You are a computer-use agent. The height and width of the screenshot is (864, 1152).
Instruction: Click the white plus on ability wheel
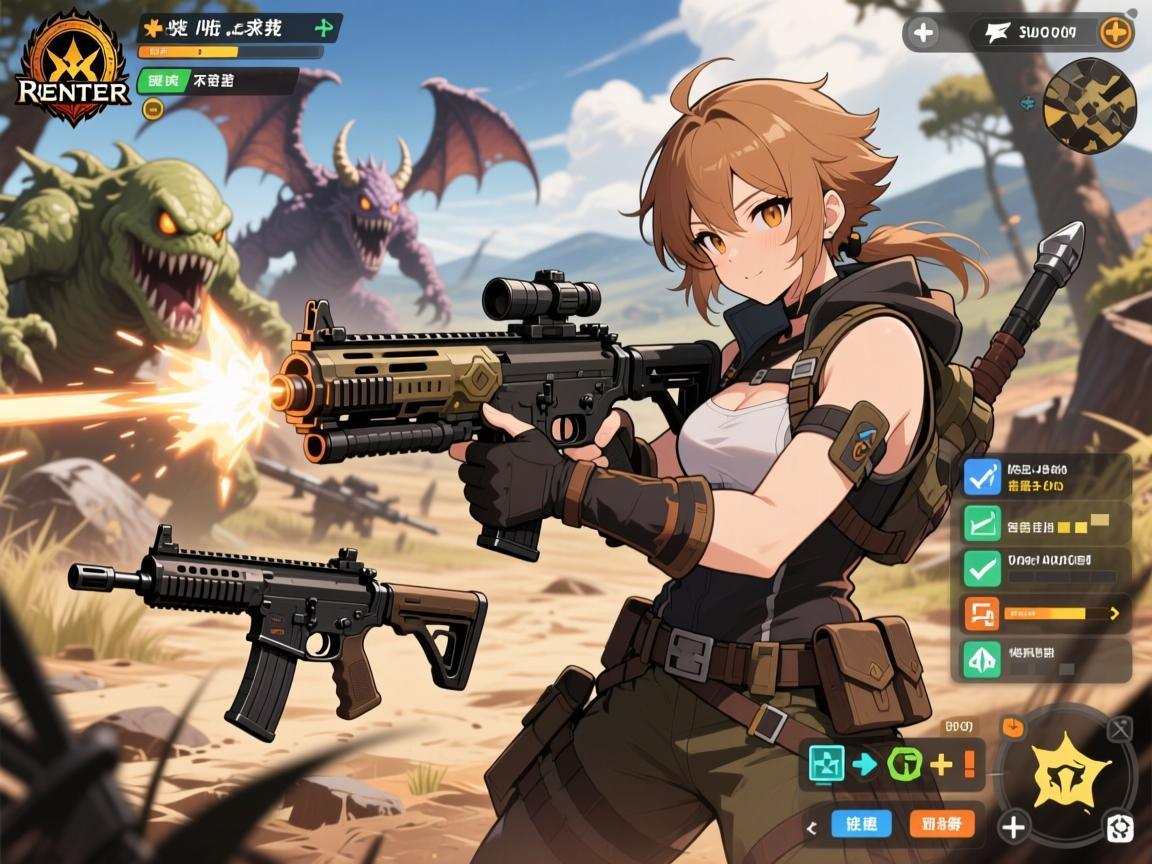(1014, 827)
